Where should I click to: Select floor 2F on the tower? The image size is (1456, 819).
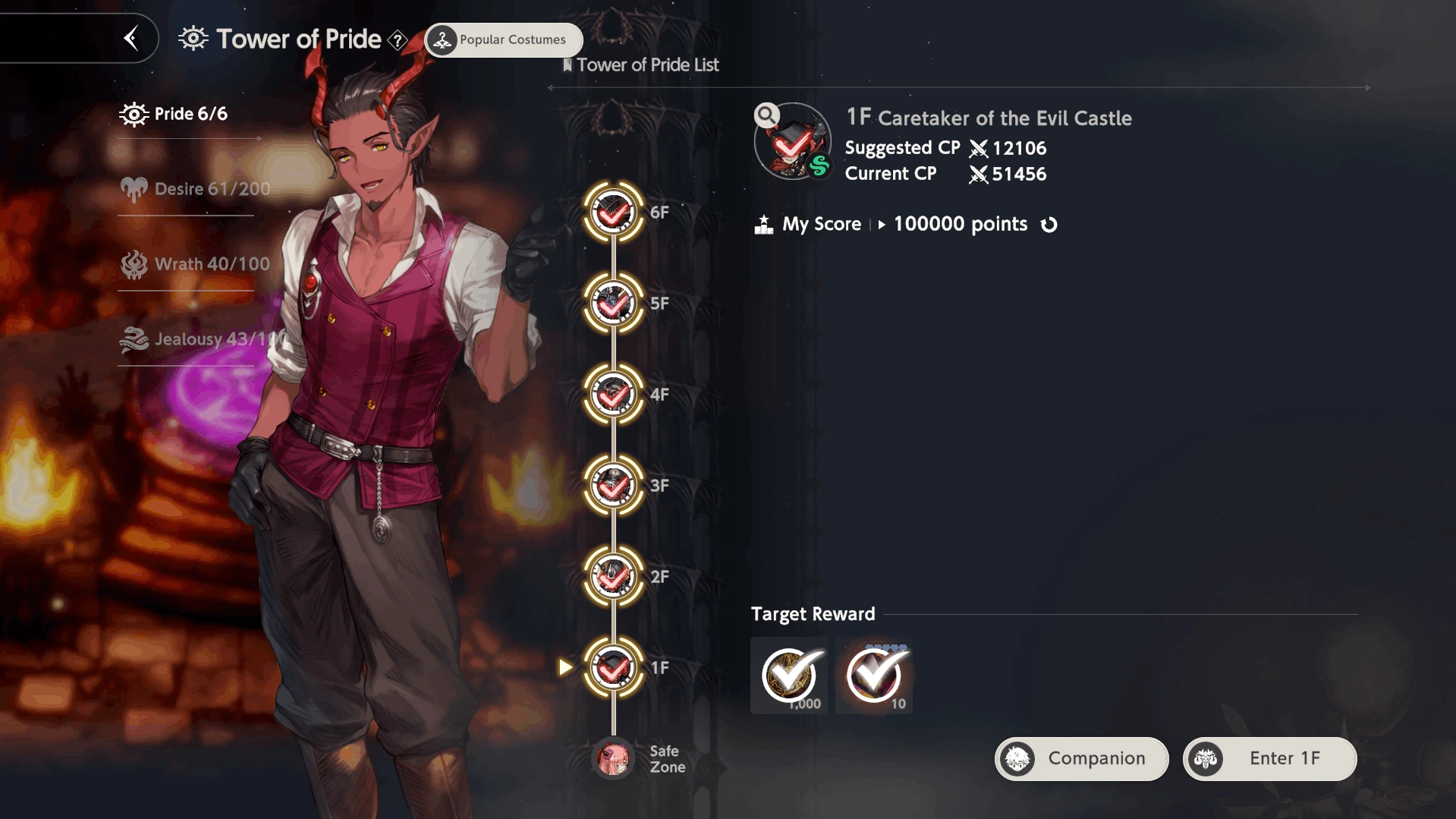pos(613,577)
